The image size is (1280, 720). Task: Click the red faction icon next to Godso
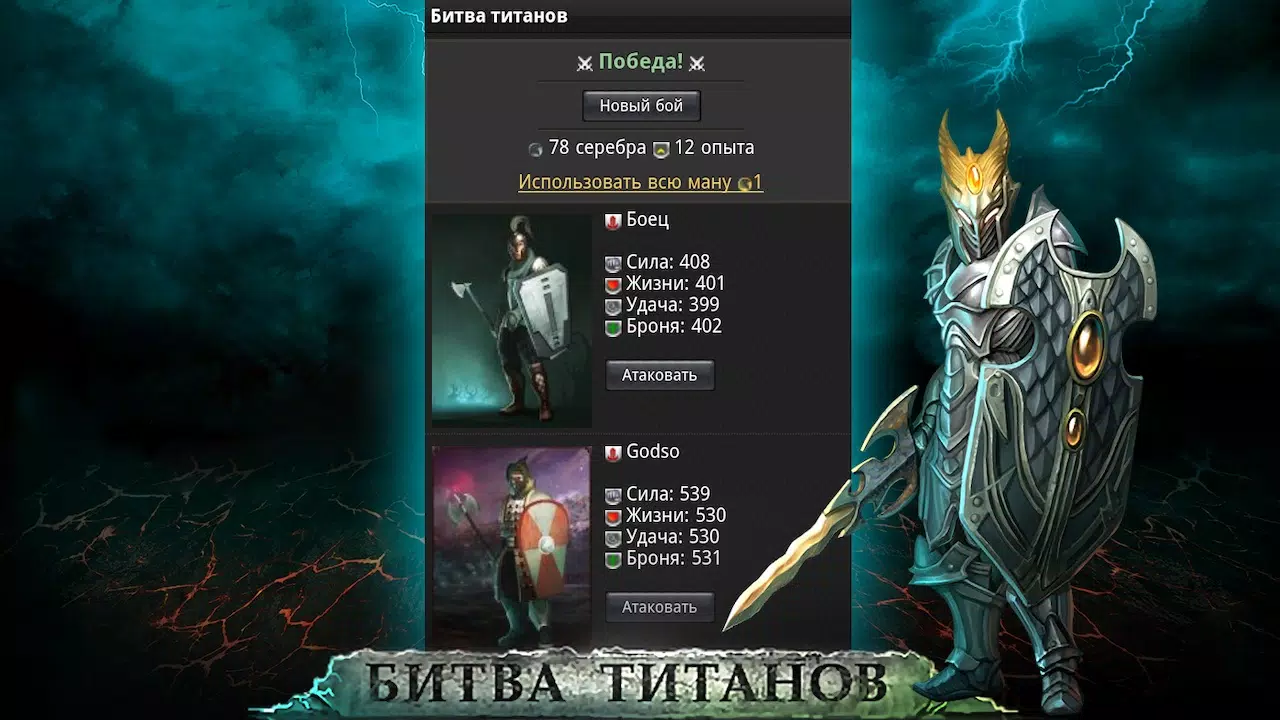612,451
